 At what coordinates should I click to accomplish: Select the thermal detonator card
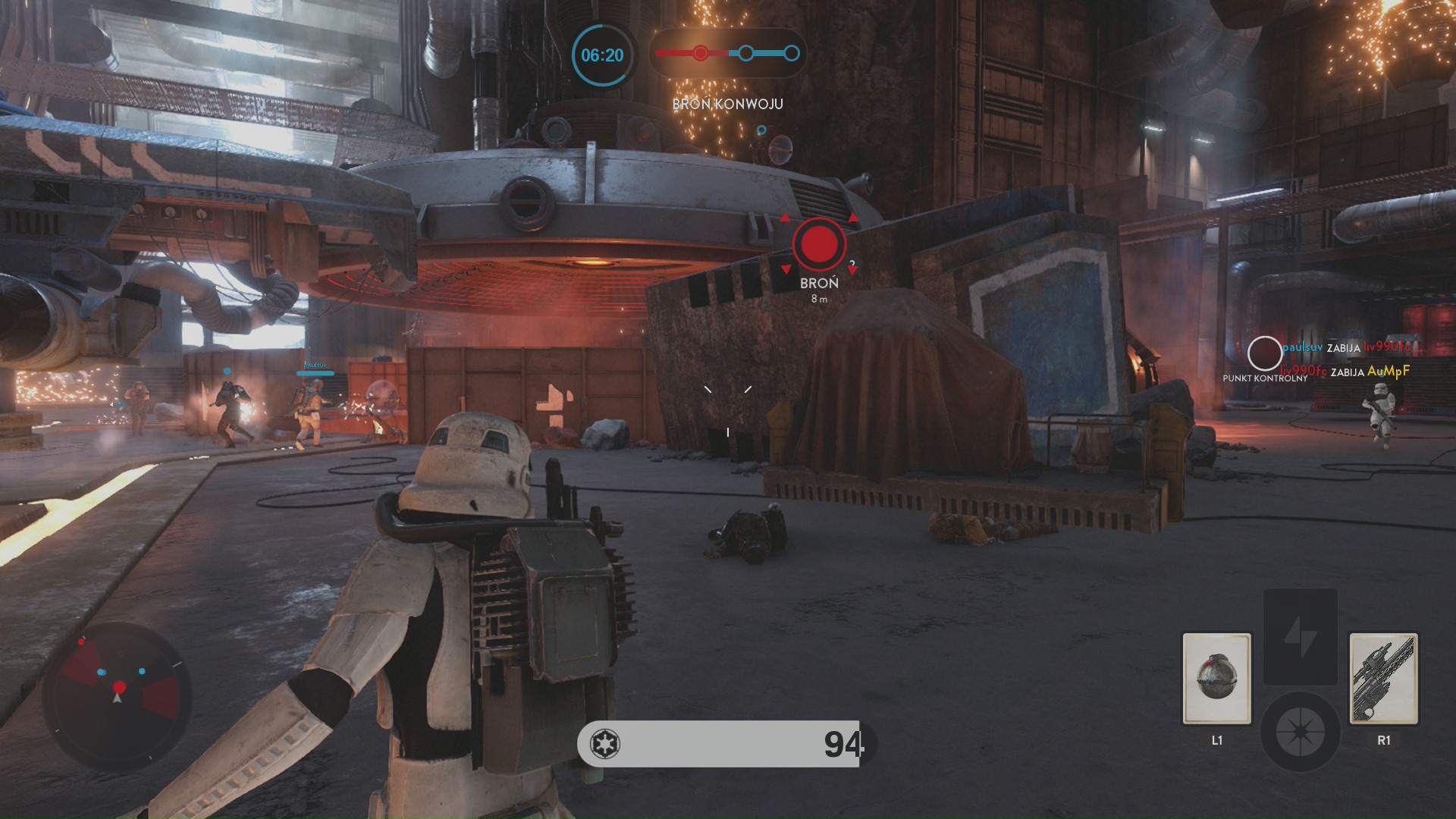click(x=1216, y=679)
